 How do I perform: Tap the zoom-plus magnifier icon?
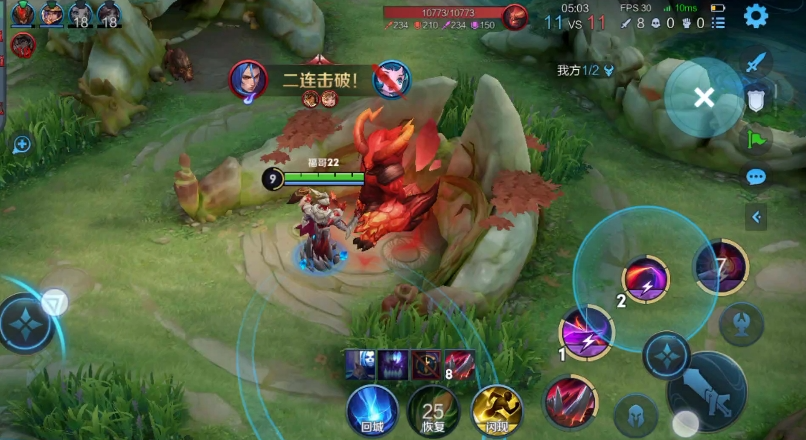click(x=21, y=145)
